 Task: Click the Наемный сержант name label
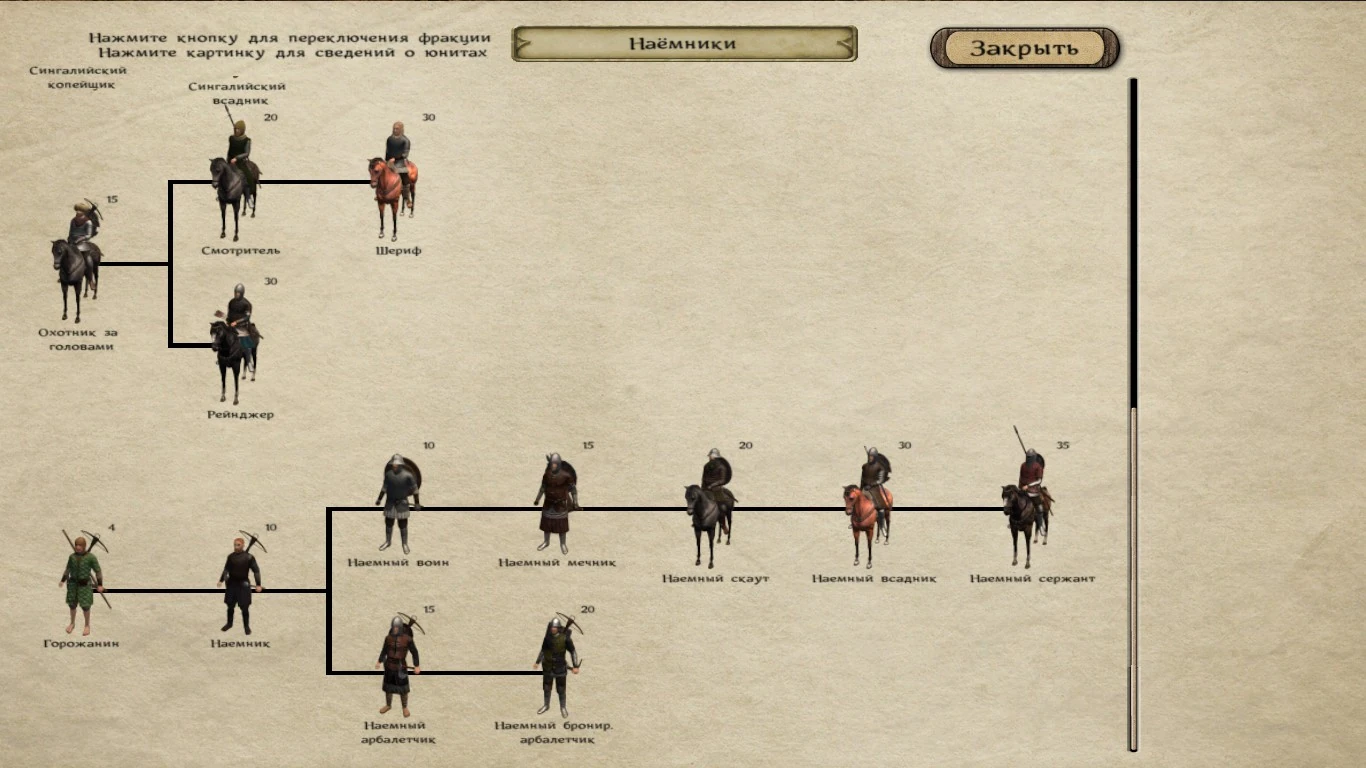[x=1033, y=576]
